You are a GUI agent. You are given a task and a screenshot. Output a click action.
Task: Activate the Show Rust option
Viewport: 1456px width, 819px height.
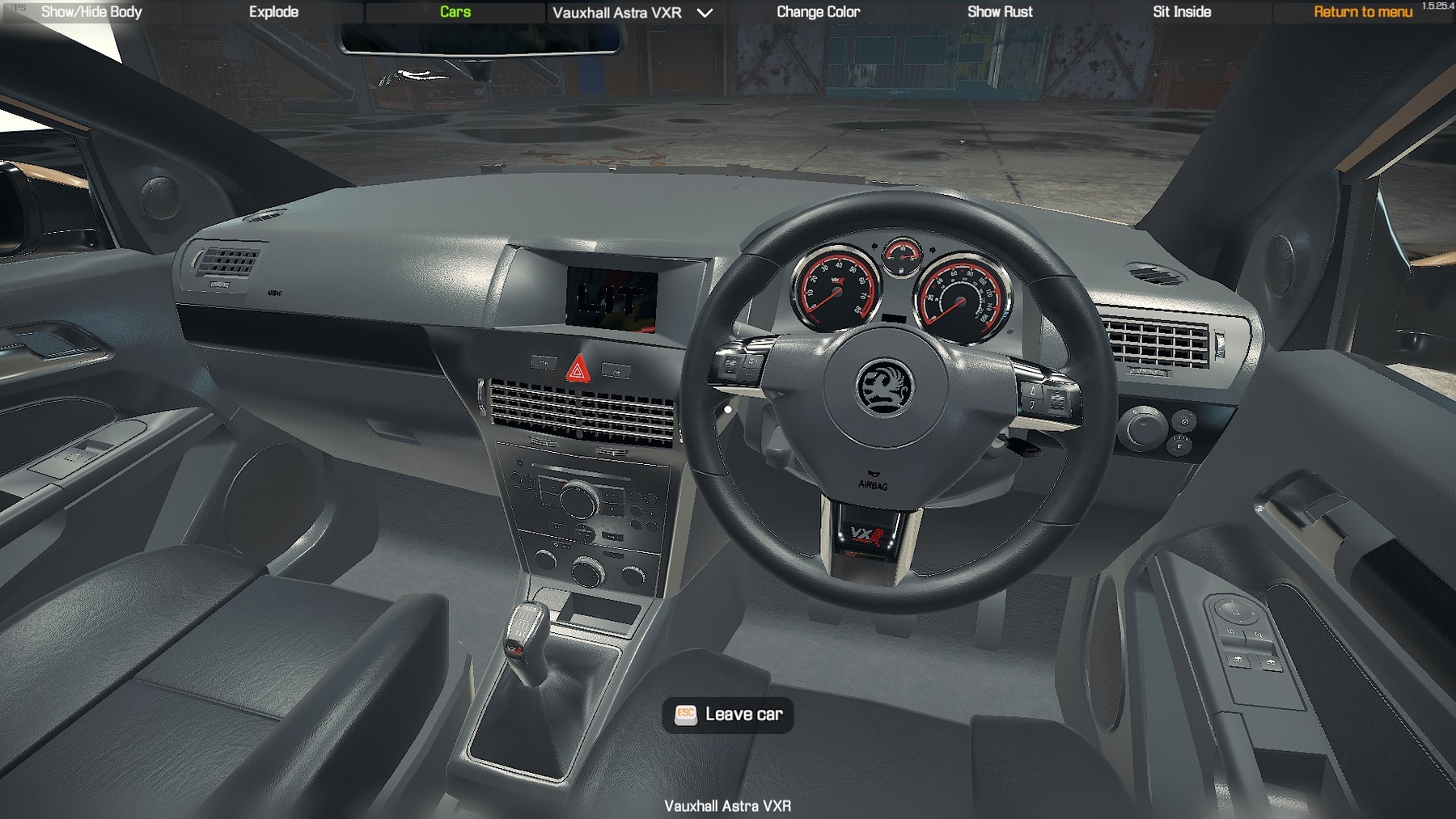tap(1000, 12)
